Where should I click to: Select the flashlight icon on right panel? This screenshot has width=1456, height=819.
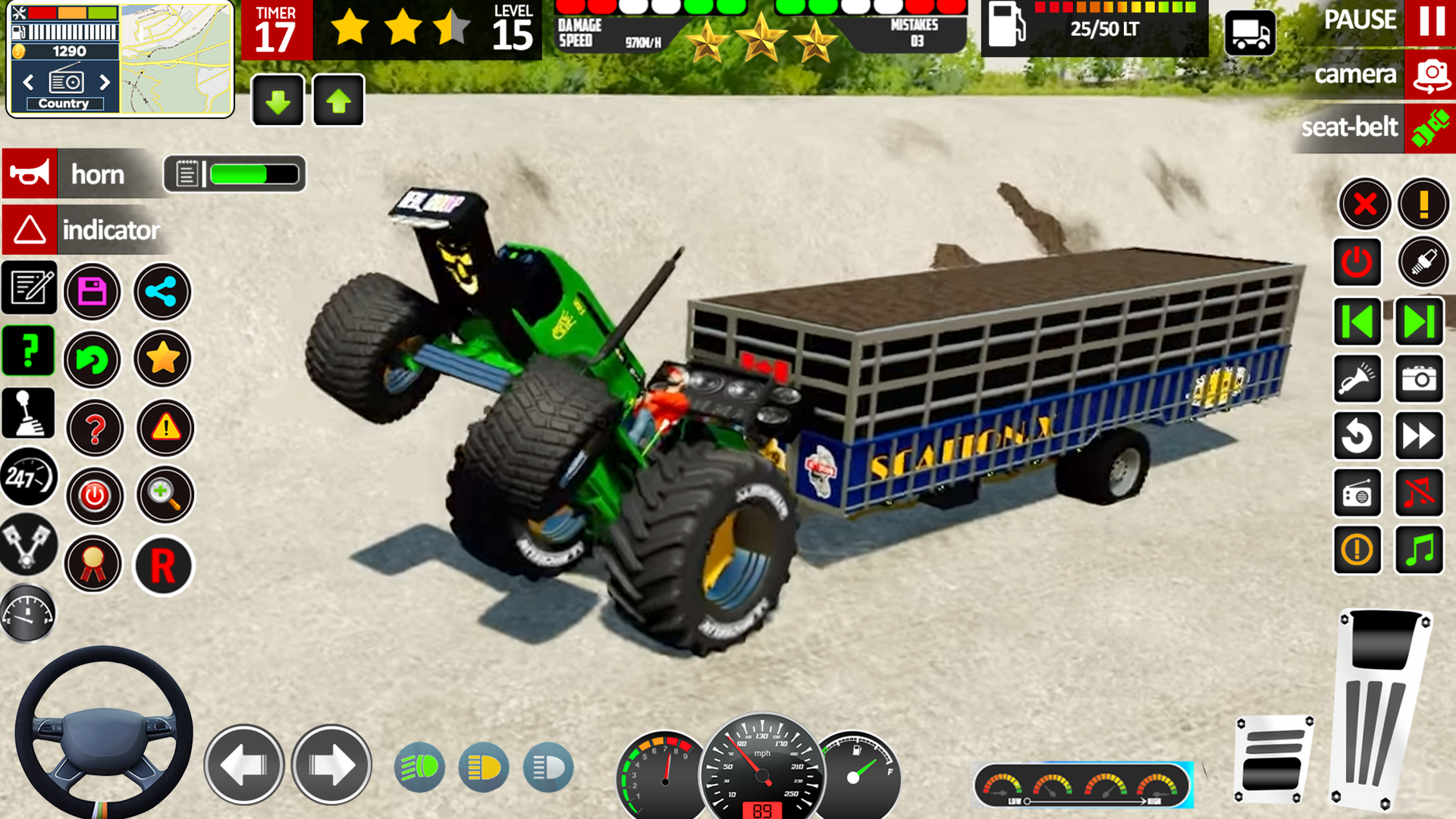coord(1357,380)
